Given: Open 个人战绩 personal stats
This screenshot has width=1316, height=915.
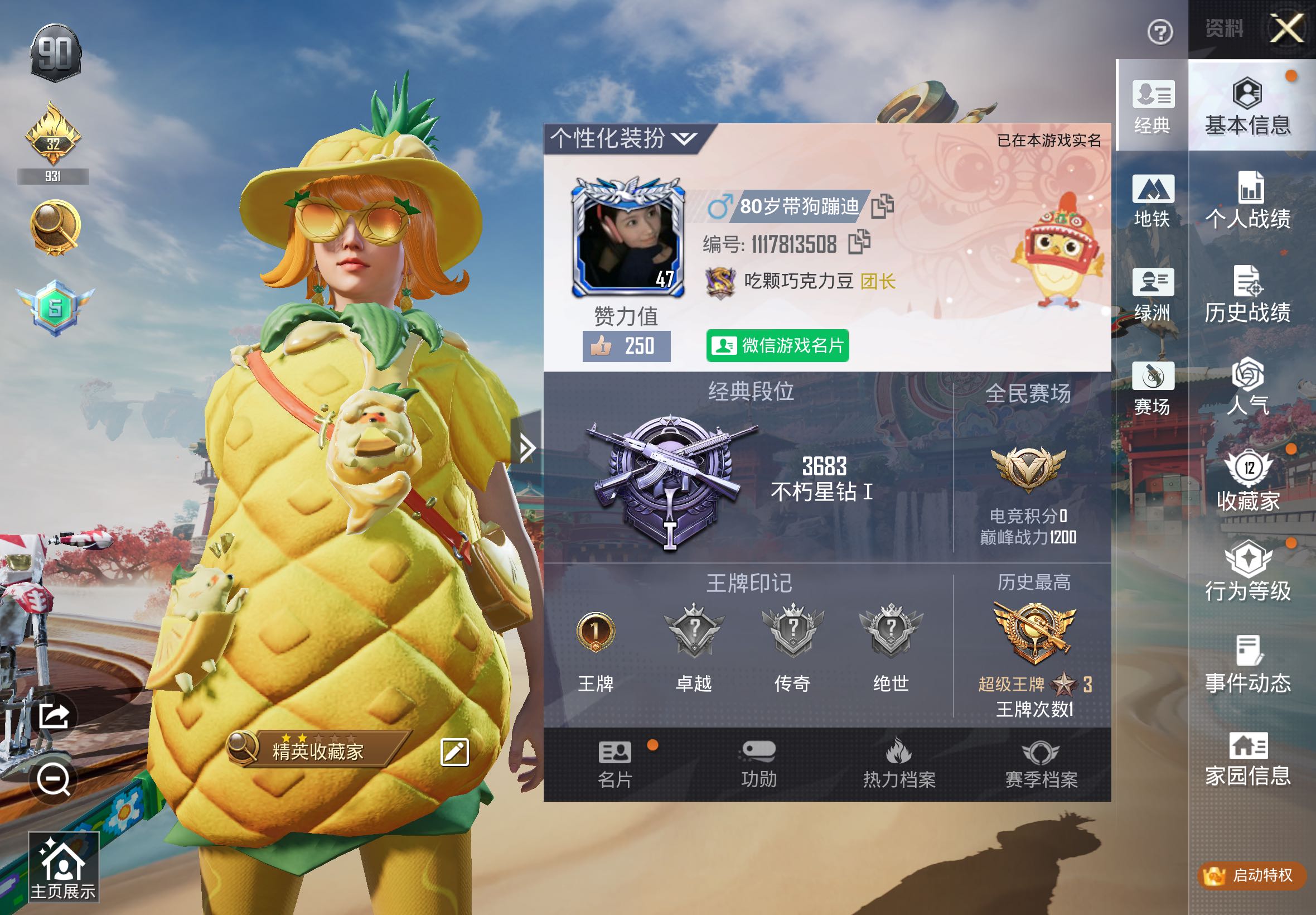Looking at the screenshot, I should click(x=1247, y=201).
